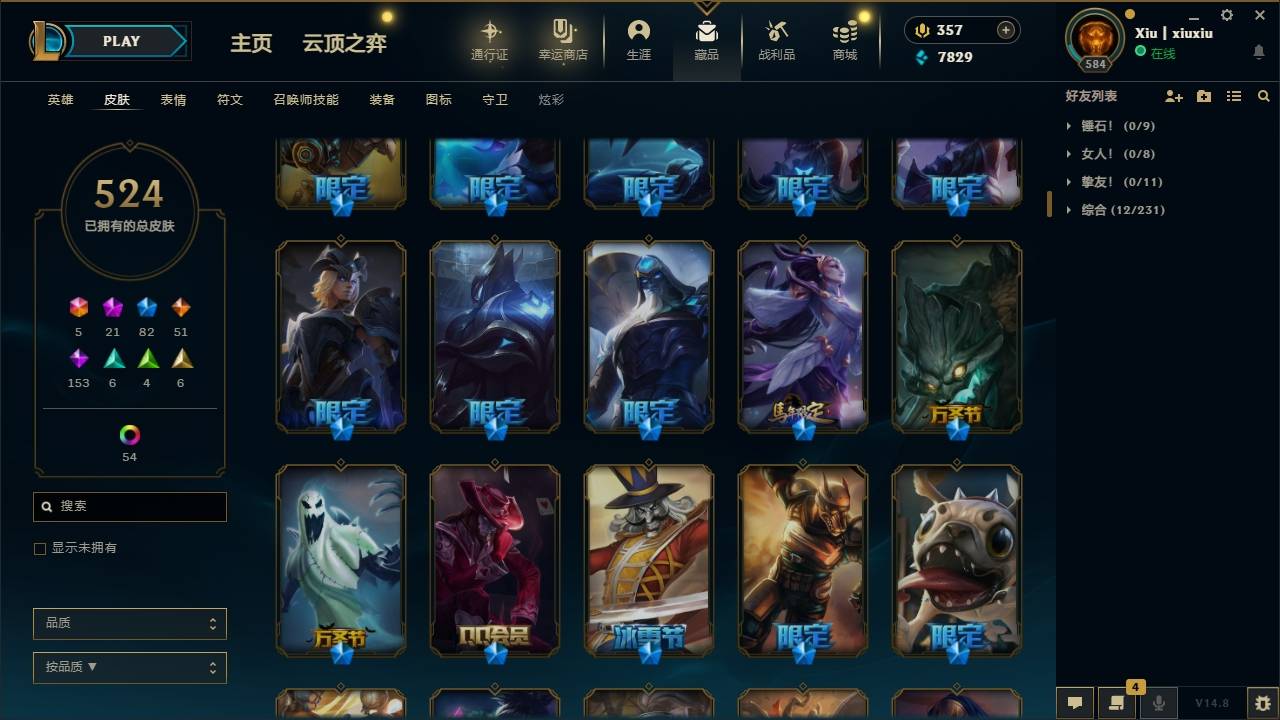Open the friends list search magnifier
Image resolution: width=1280 pixels, height=720 pixels.
coord(1264,96)
